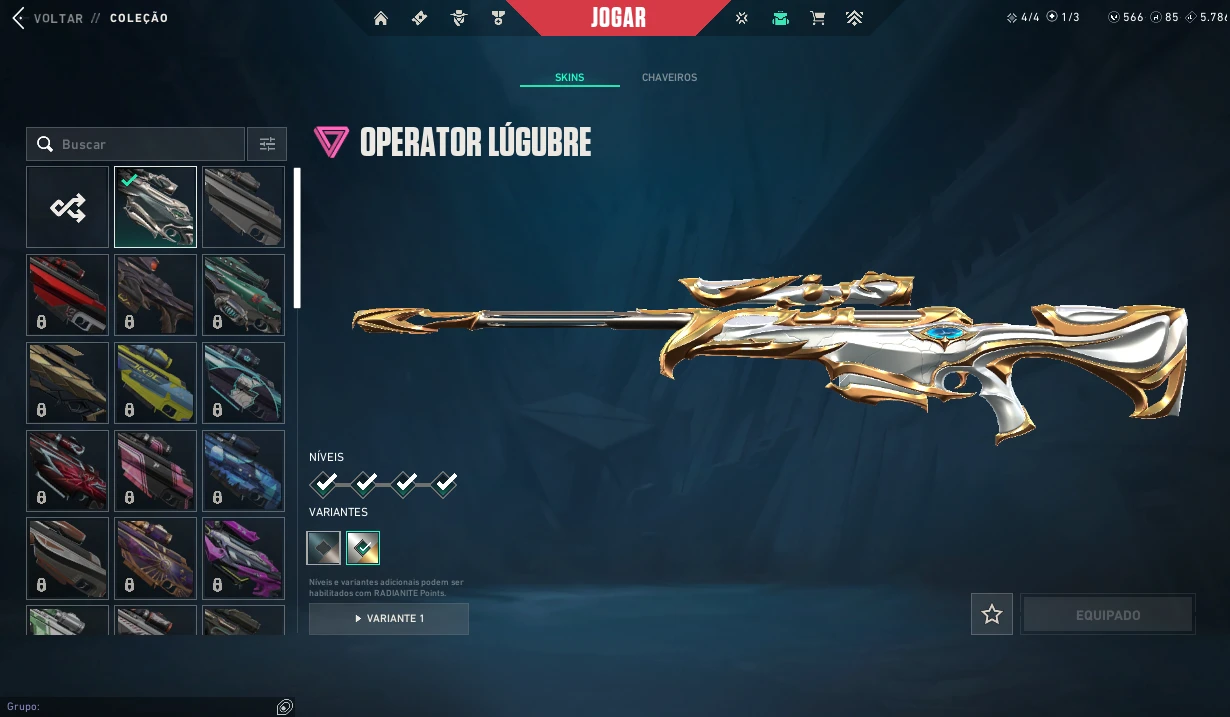Mark skin as favorite with the star
Screen dimensions: 1230x717
(x=991, y=614)
